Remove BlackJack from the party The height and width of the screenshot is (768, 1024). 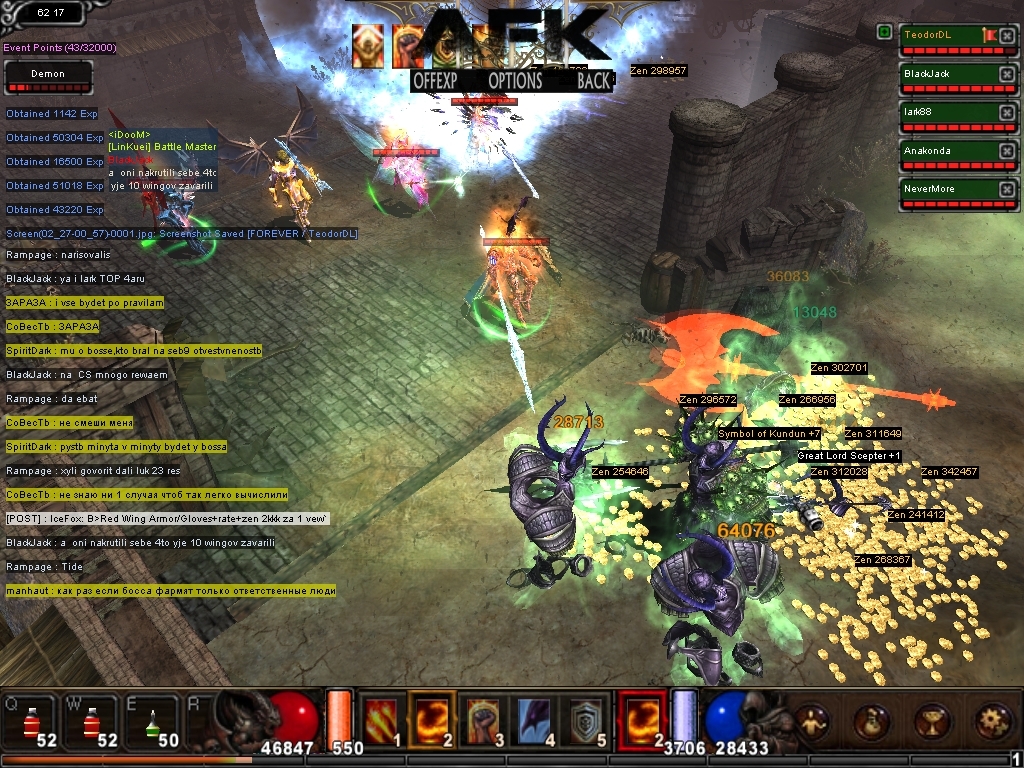[1006, 74]
